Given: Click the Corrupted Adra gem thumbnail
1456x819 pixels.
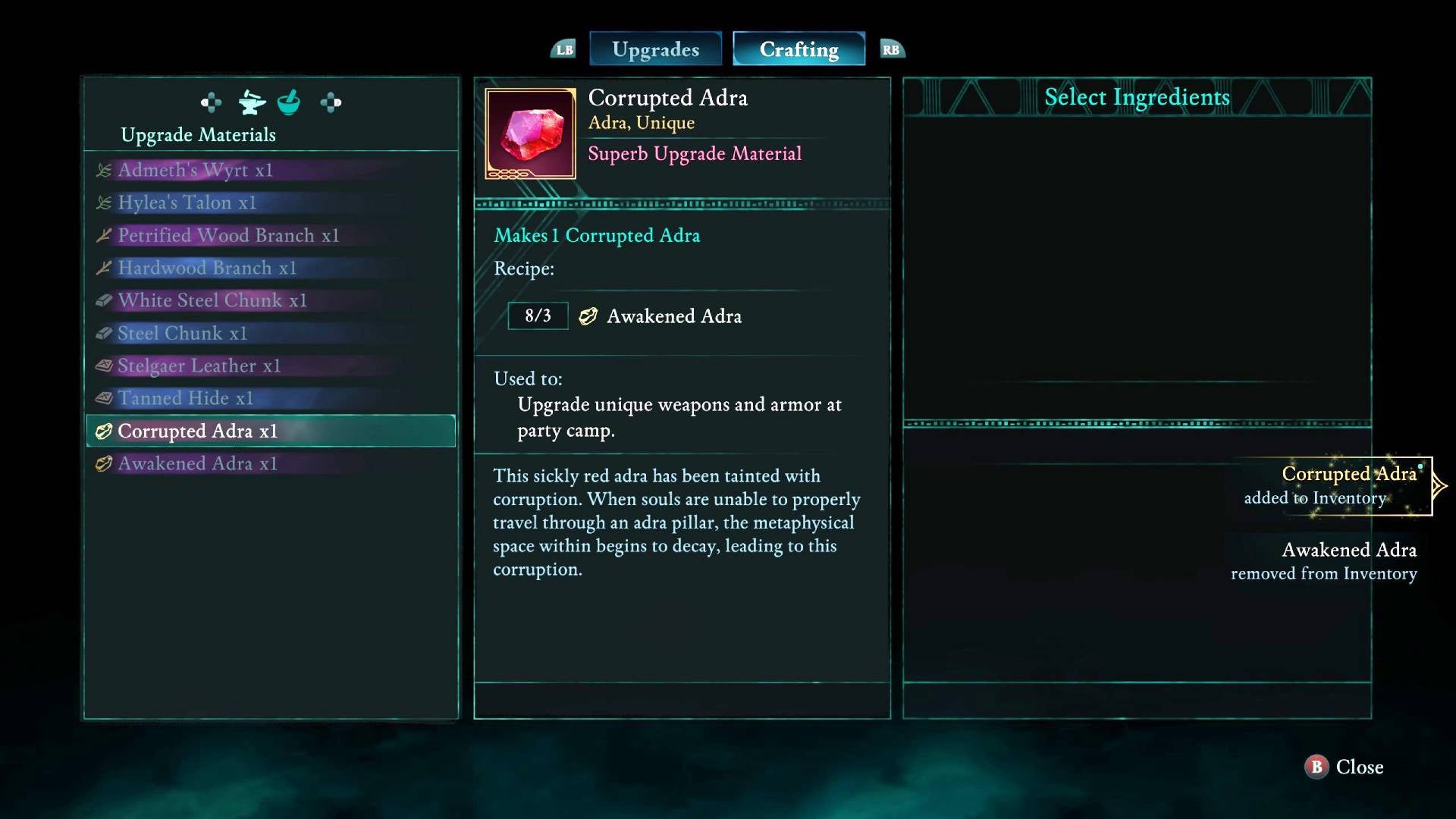Looking at the screenshot, I should point(530,133).
